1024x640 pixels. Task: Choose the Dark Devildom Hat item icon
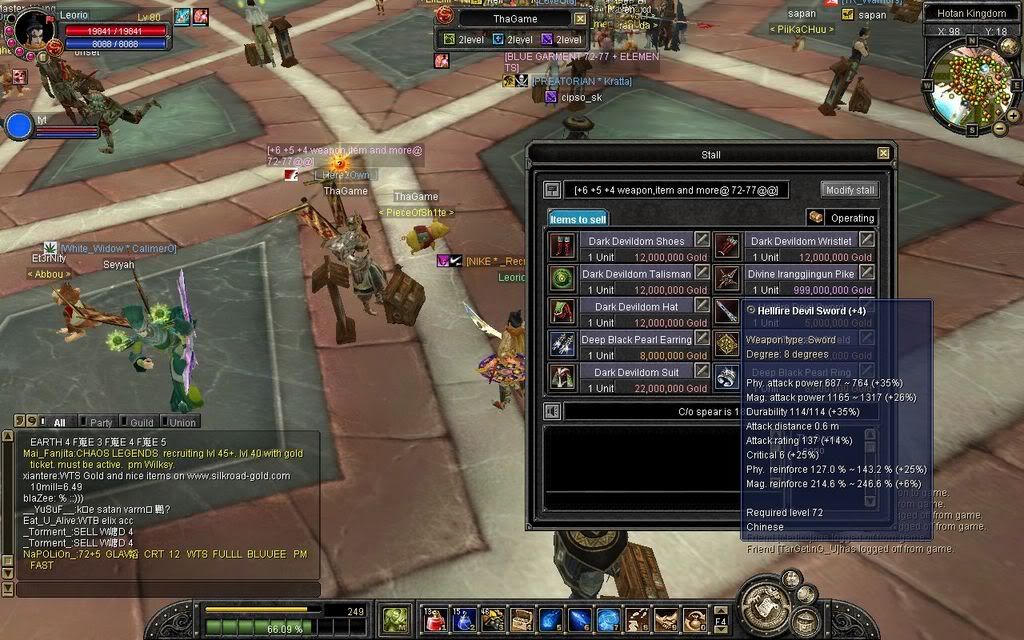pos(563,311)
